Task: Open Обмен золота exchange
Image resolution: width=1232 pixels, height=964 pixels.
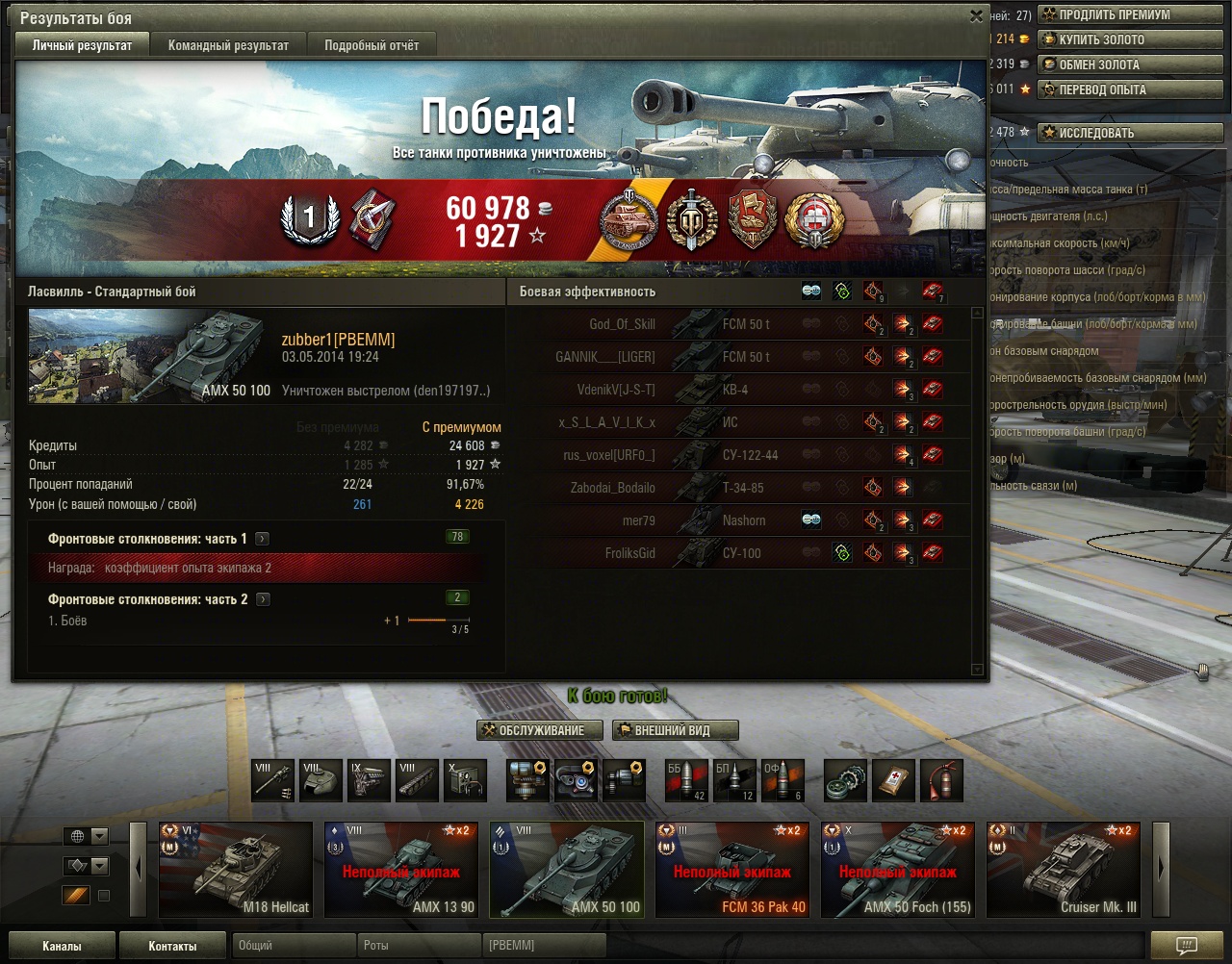Action: coord(1129,64)
